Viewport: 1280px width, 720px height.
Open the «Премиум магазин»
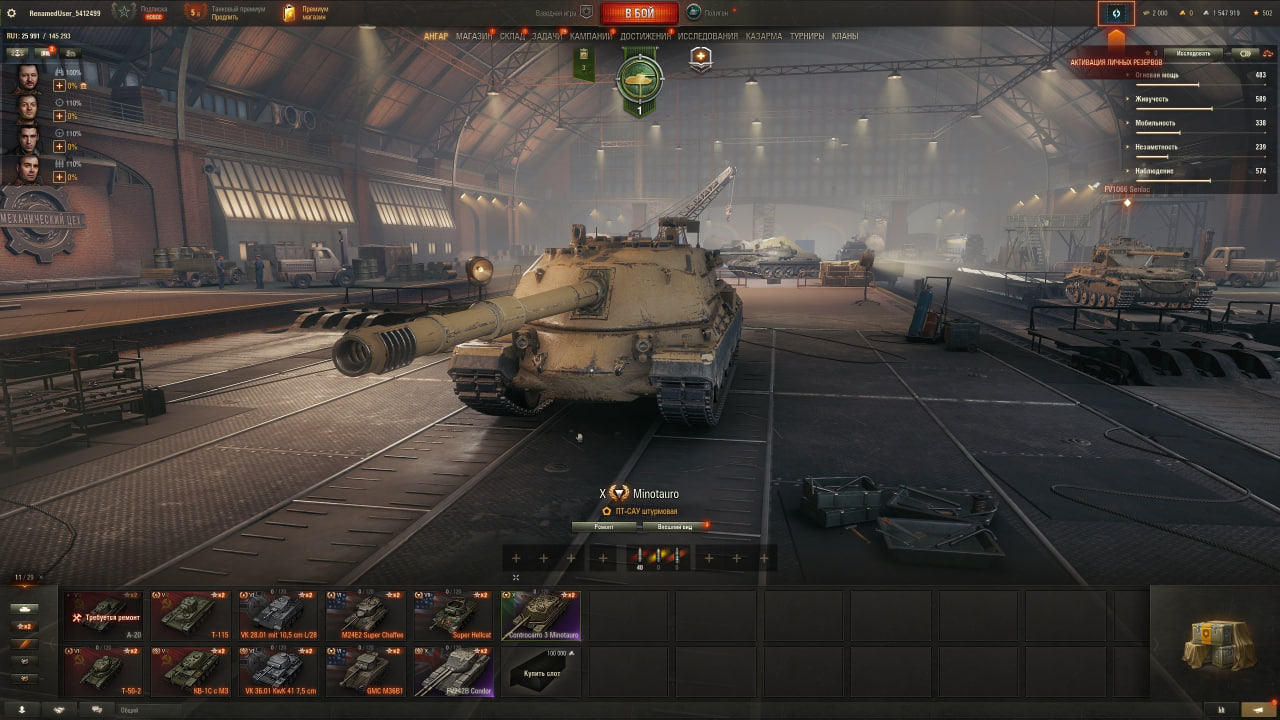(305, 13)
